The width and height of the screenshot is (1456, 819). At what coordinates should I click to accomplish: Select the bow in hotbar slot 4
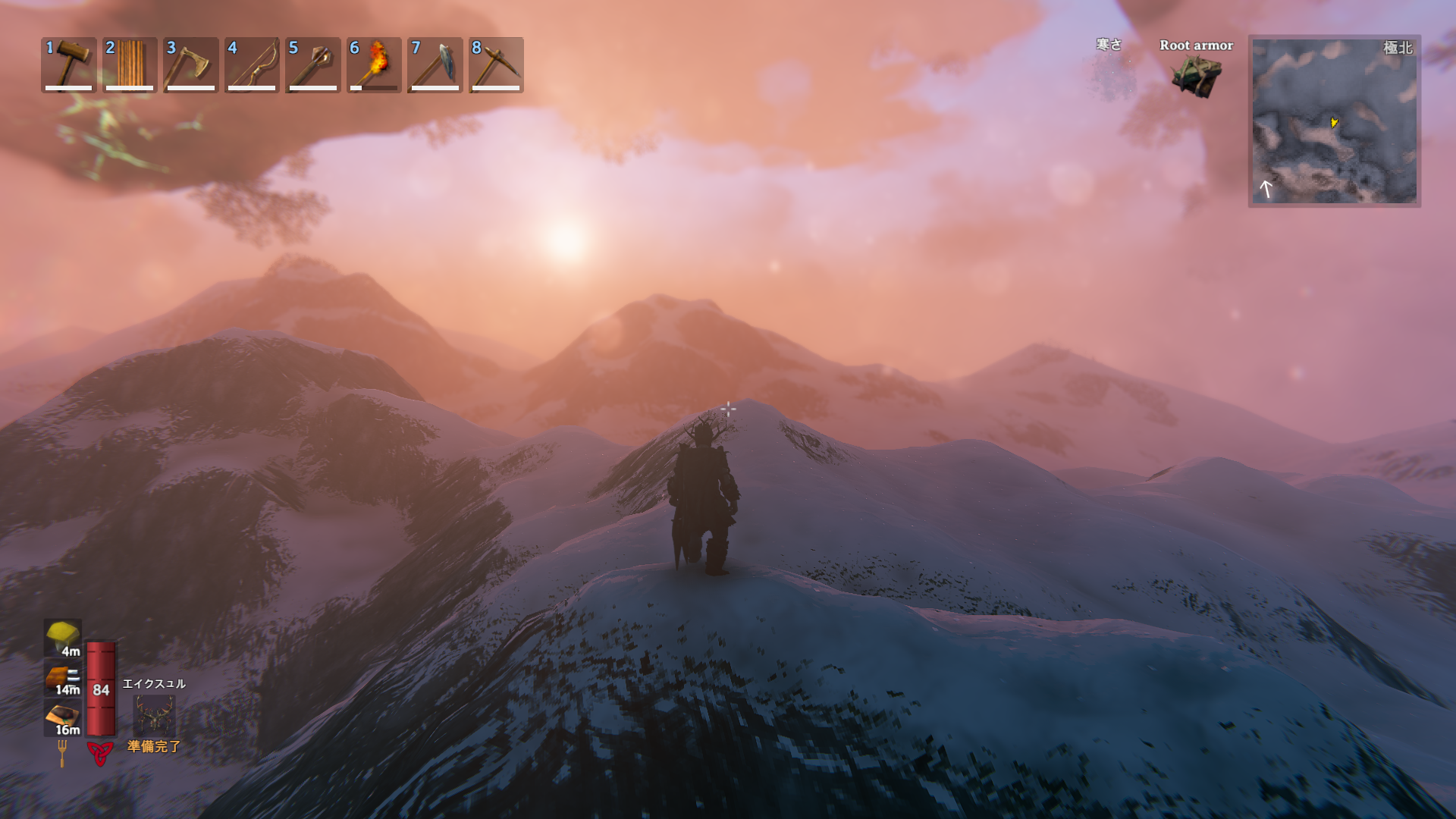(252, 64)
